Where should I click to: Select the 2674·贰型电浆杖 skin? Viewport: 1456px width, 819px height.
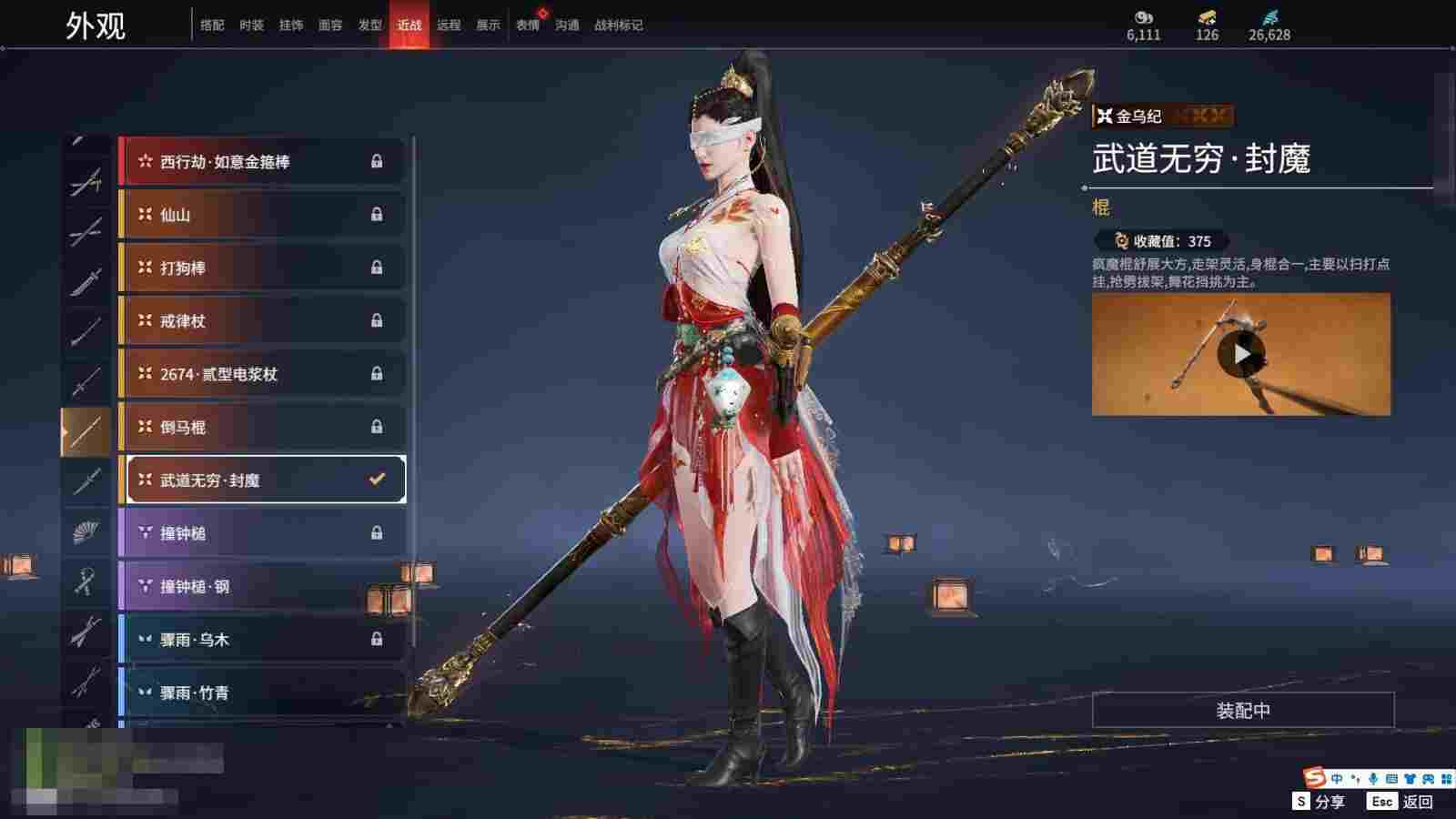coord(262,374)
